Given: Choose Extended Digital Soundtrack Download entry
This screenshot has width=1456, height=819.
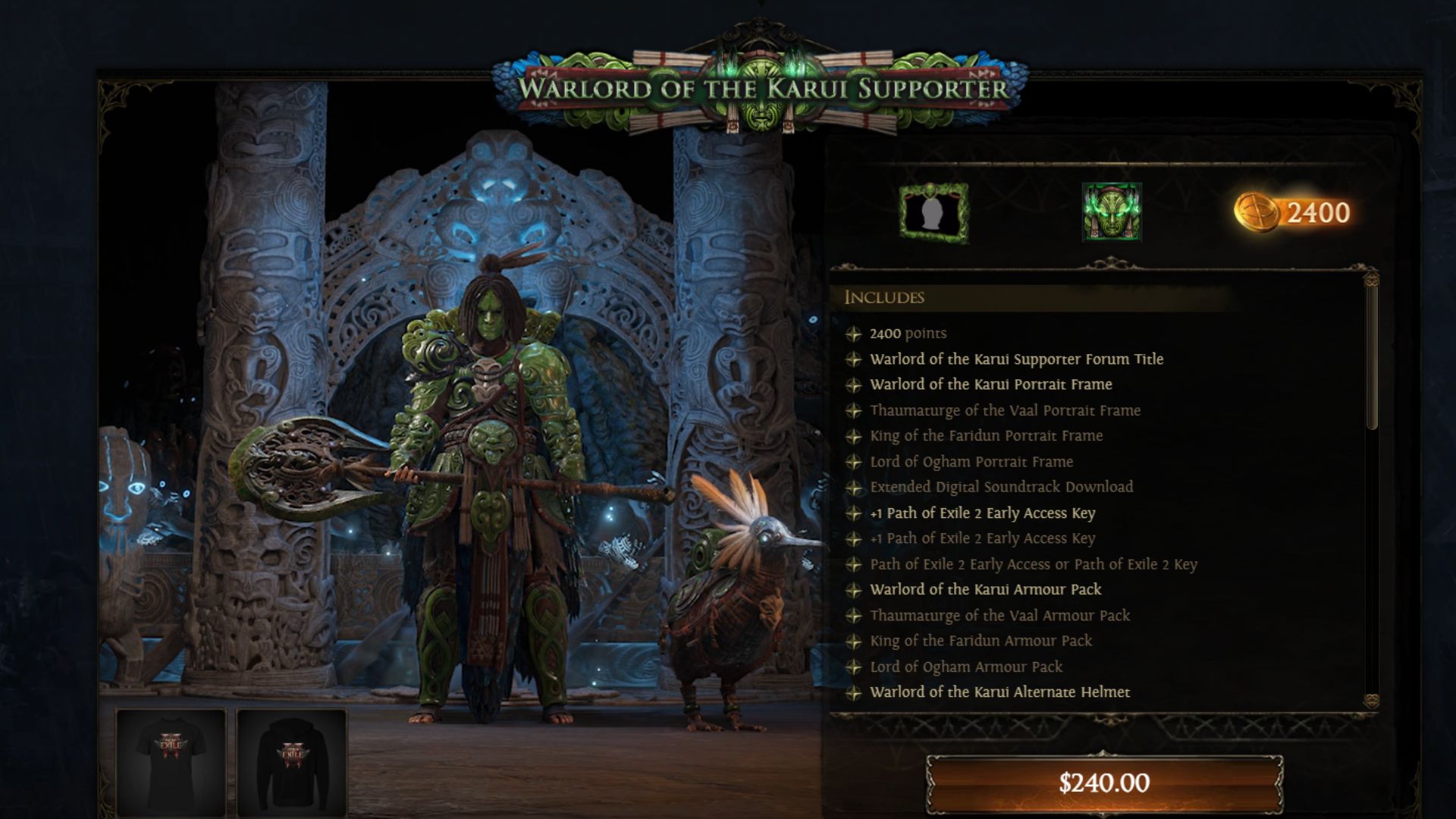Looking at the screenshot, I should click(x=1001, y=487).
